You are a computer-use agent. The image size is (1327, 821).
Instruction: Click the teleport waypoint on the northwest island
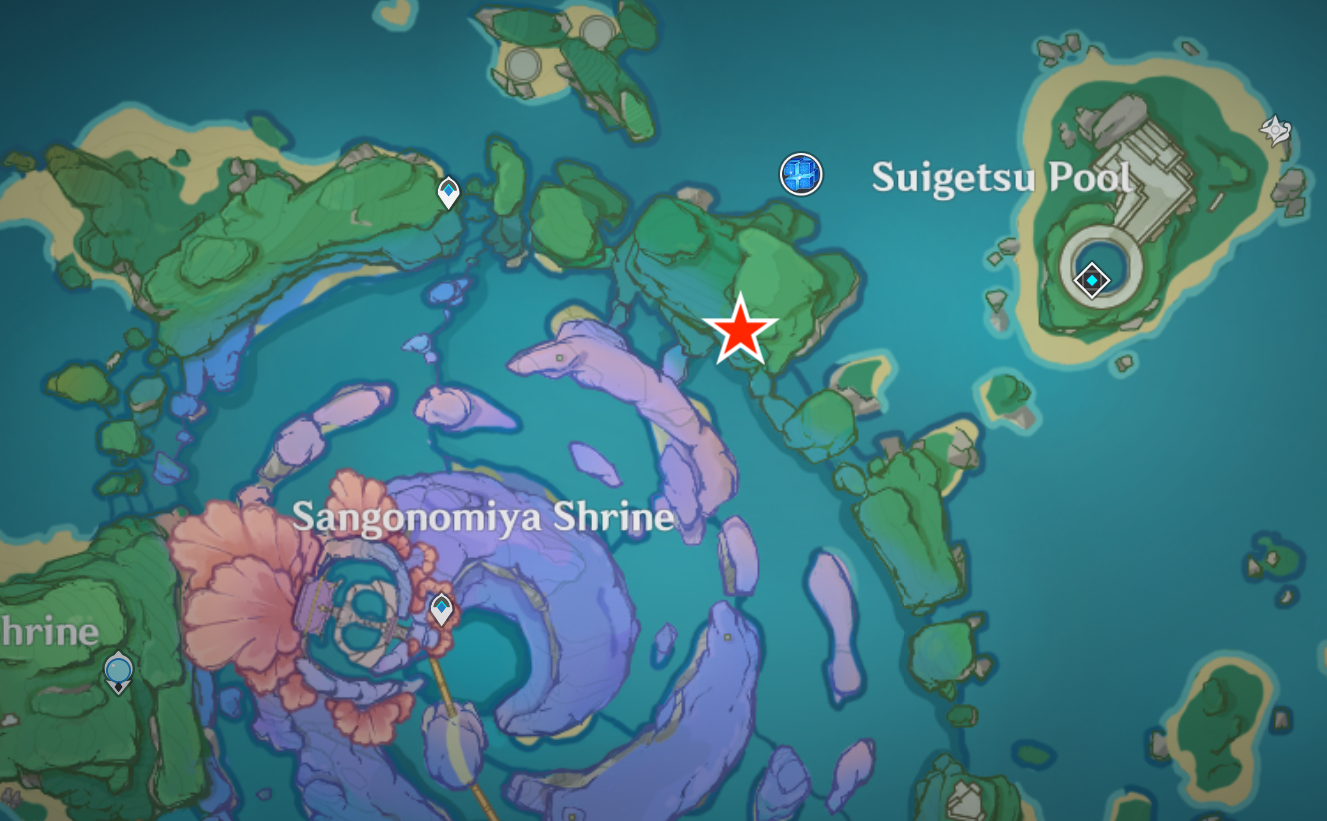coord(447,192)
